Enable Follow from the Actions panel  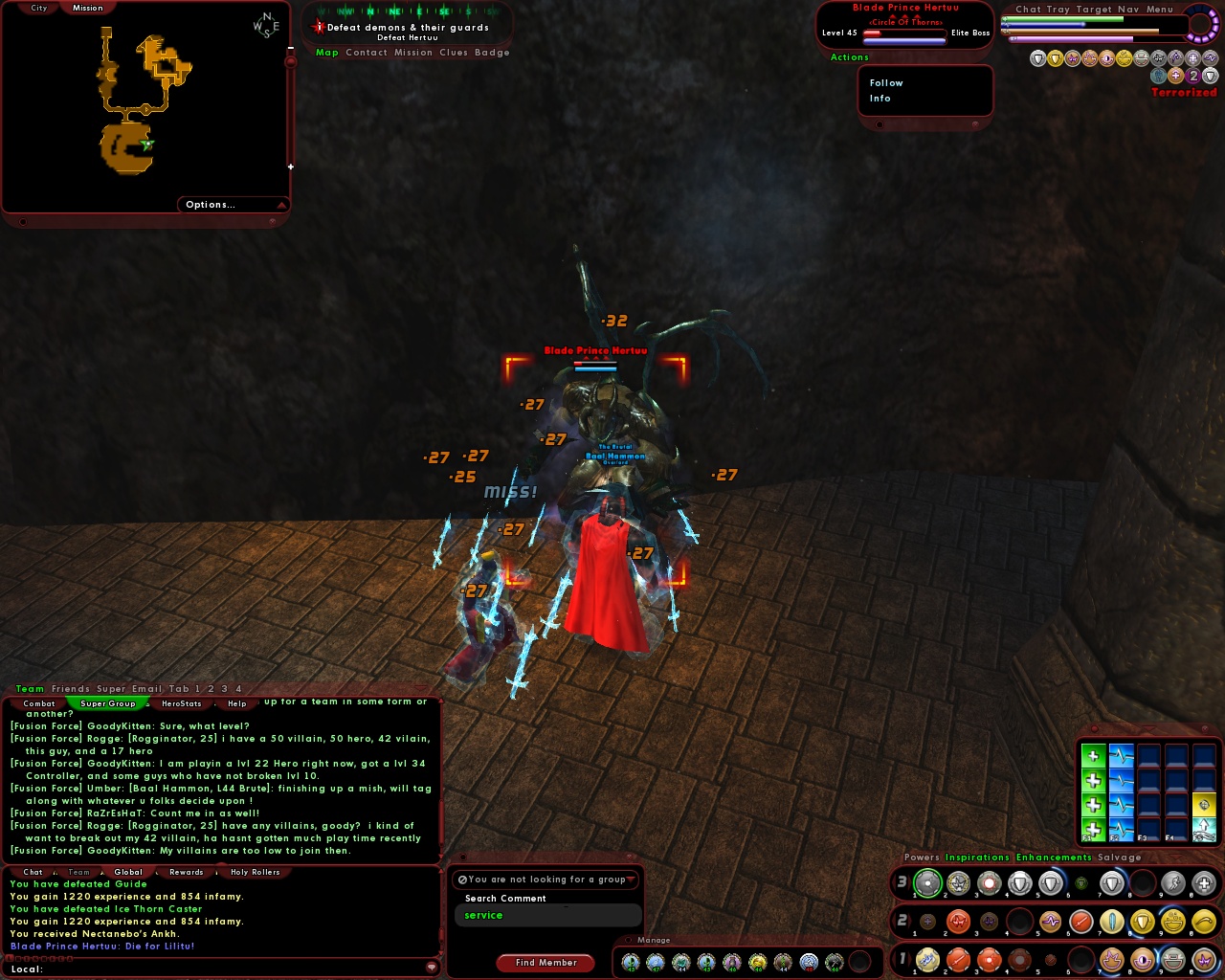(x=885, y=82)
